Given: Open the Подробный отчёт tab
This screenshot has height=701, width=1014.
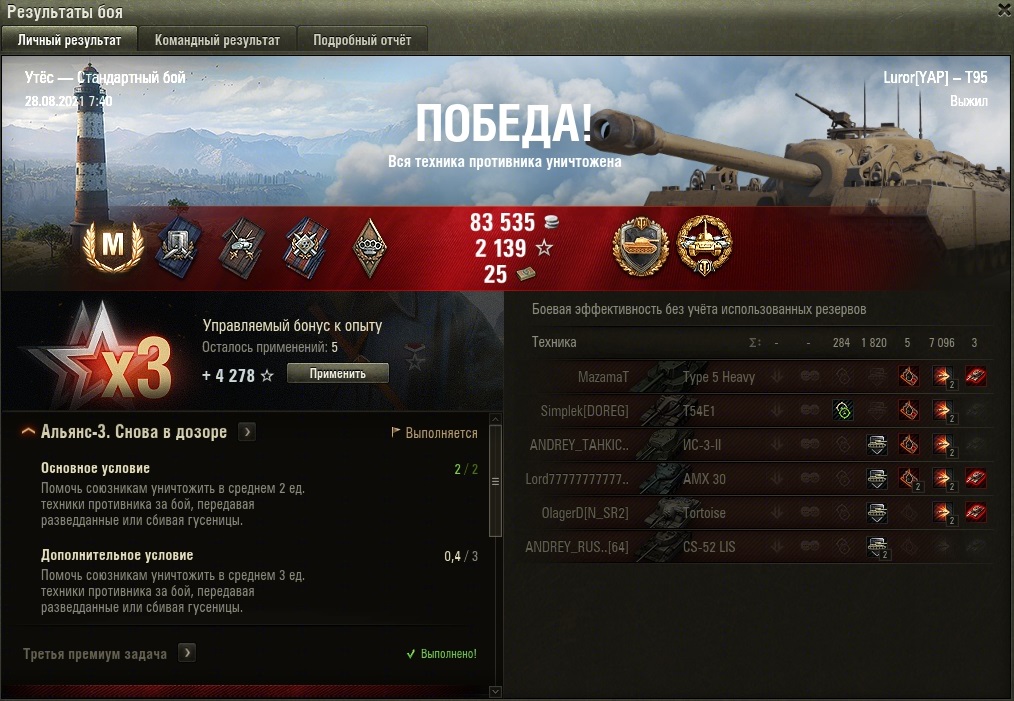Looking at the screenshot, I should pyautogui.click(x=361, y=40).
